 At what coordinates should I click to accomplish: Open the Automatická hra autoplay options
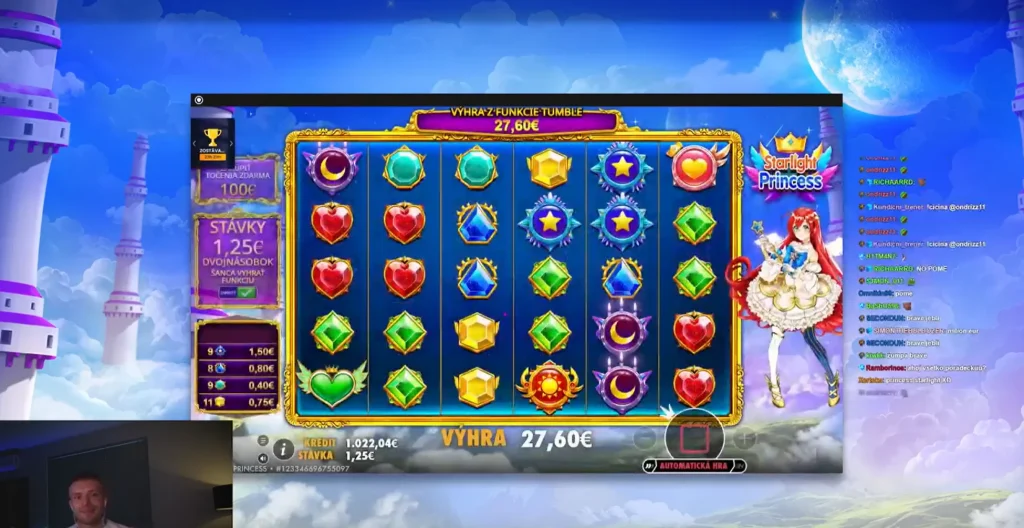tap(694, 466)
